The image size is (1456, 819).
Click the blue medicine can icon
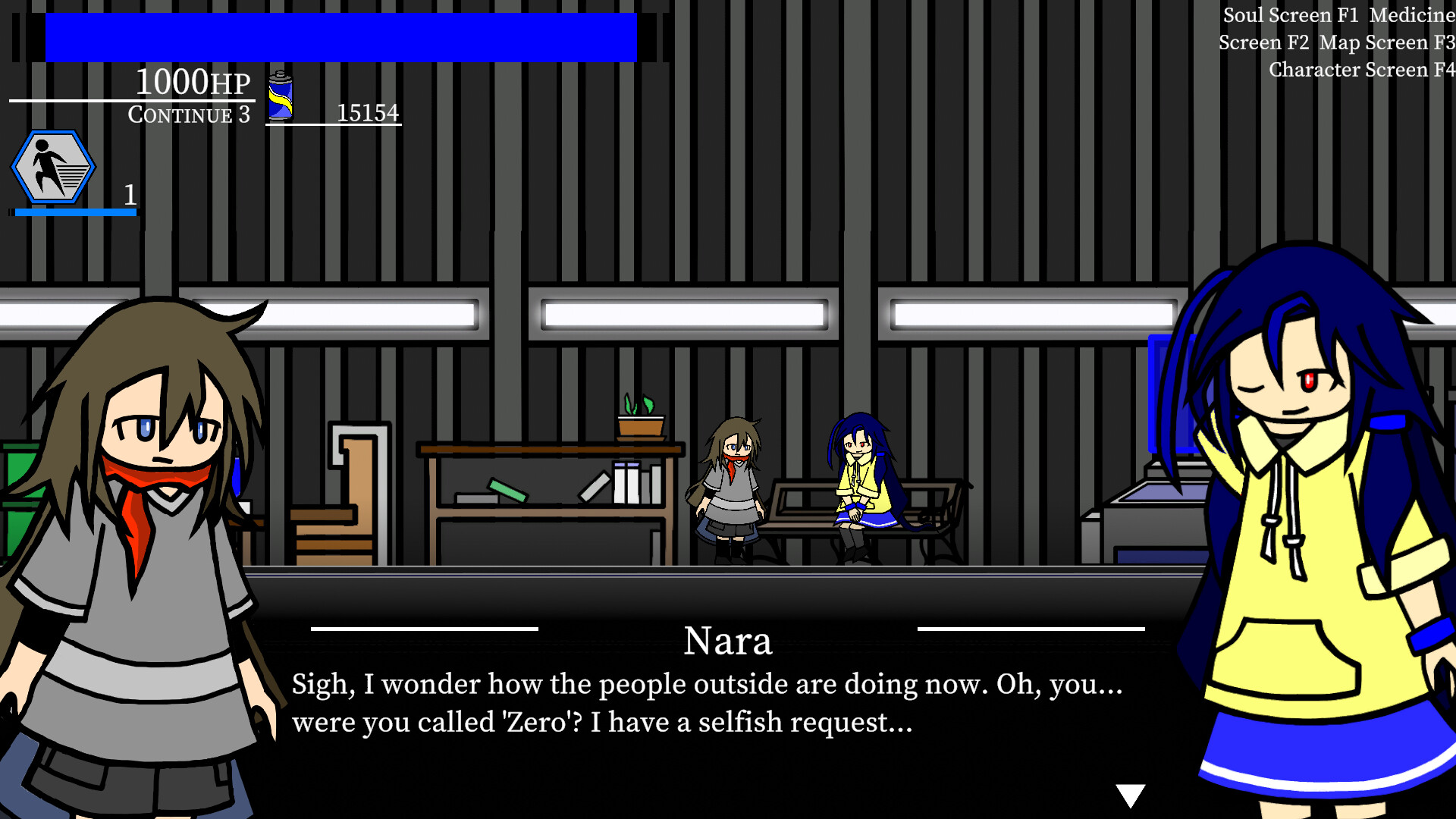coord(281,95)
